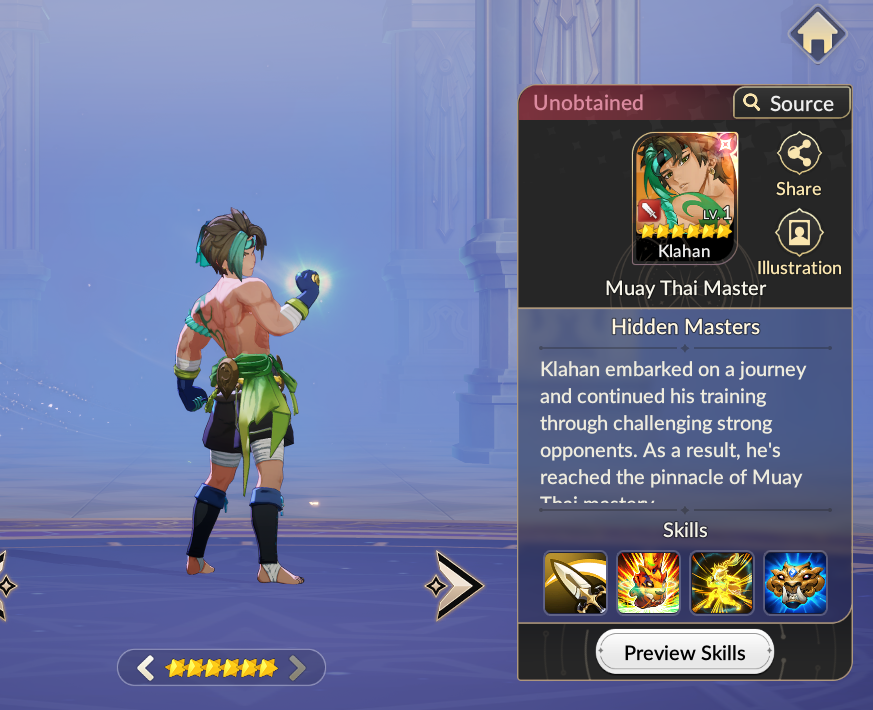Inspect the dagger skill icon
This screenshot has height=710, width=873.
click(575, 583)
